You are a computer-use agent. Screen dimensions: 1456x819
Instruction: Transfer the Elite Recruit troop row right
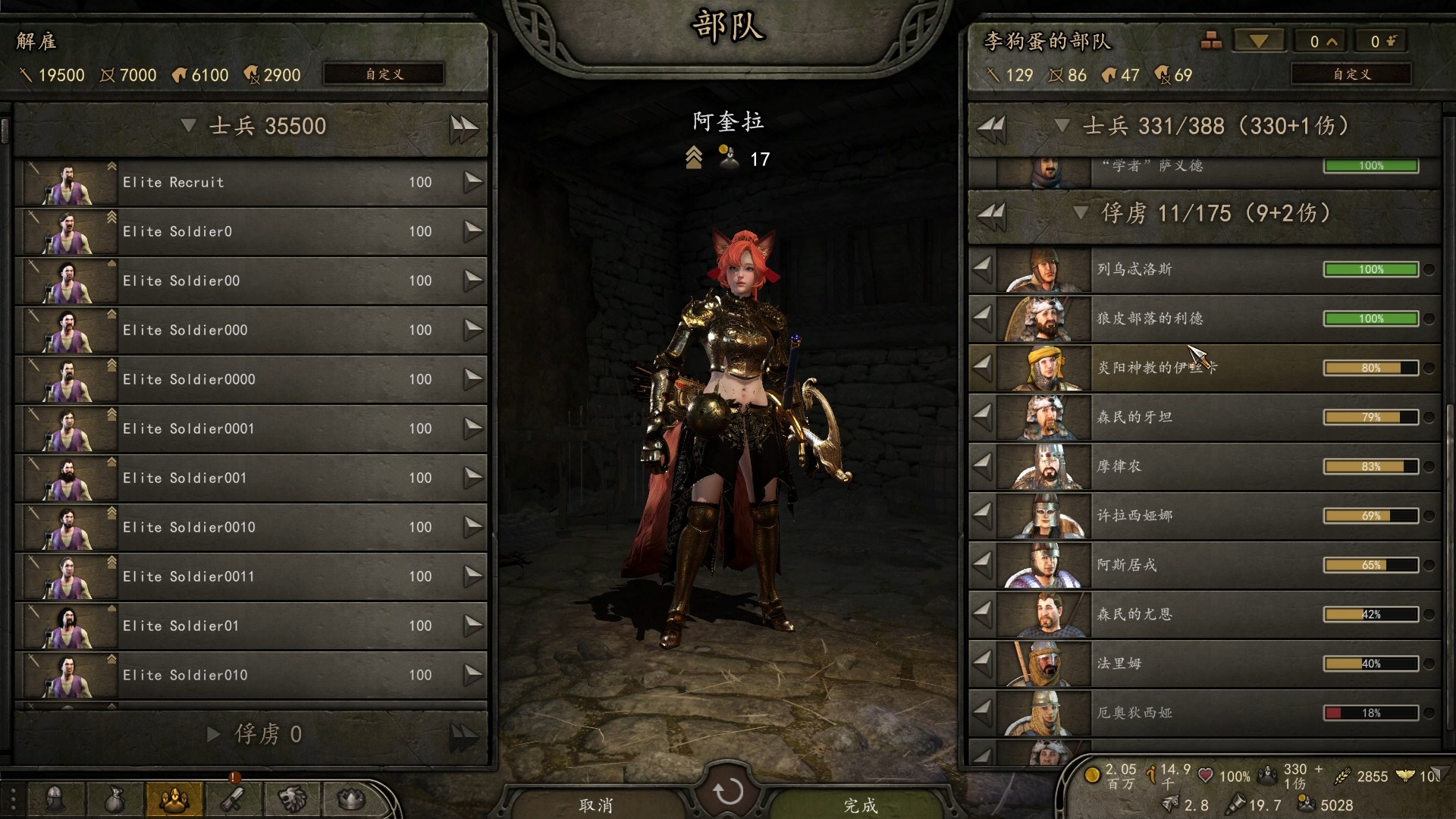(472, 182)
